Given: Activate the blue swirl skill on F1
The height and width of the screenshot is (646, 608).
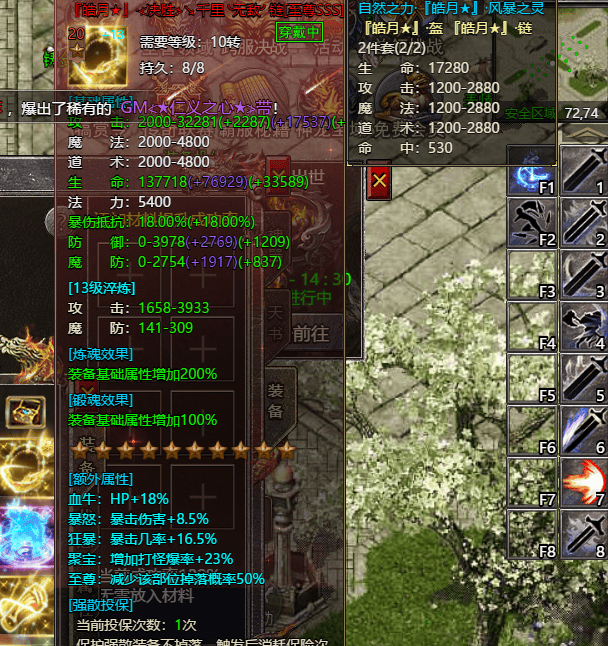Looking at the screenshot, I should click(532, 170).
